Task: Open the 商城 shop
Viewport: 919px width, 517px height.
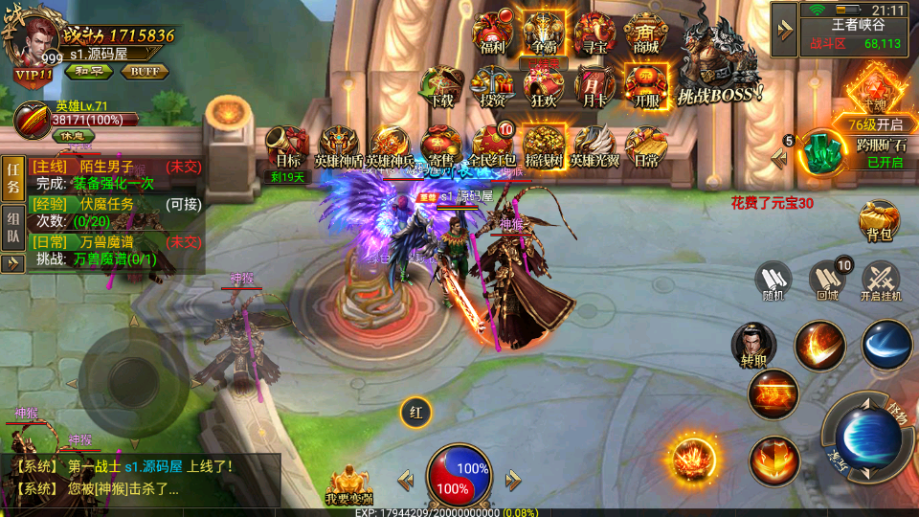Action: point(645,34)
